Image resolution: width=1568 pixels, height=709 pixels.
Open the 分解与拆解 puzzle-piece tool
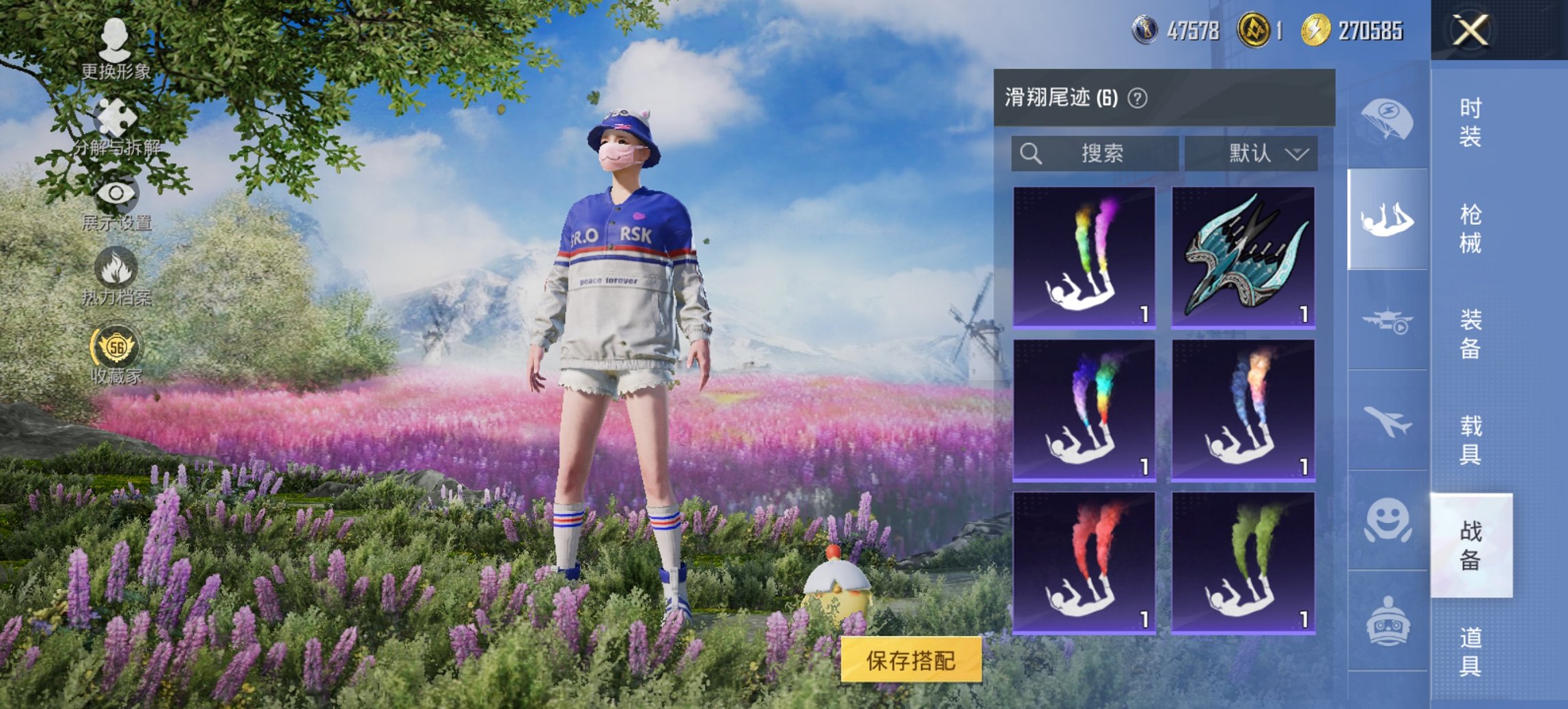tap(115, 115)
